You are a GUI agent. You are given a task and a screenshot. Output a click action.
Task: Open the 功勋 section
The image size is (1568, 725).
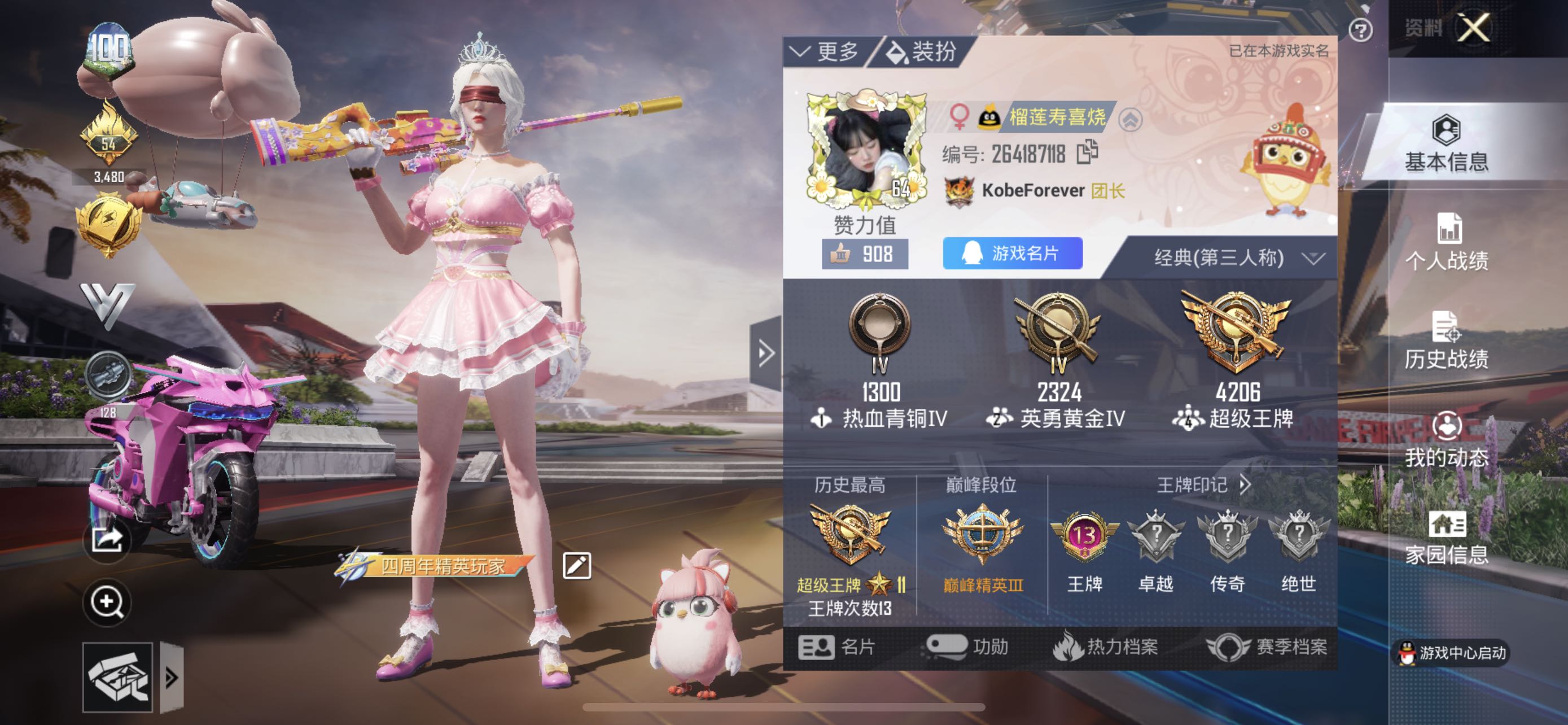click(967, 647)
